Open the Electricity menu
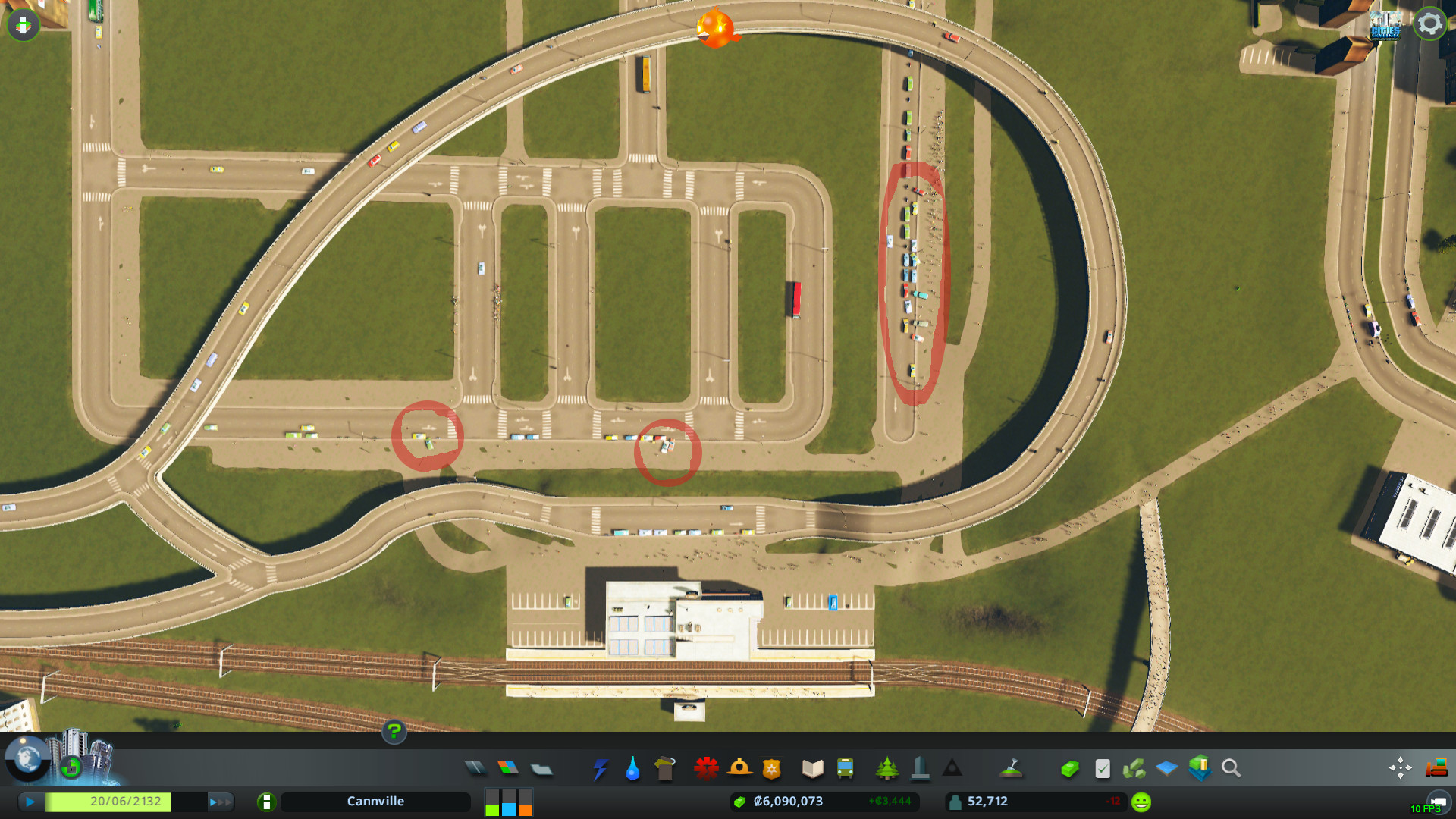This screenshot has height=819, width=1456. [x=600, y=767]
